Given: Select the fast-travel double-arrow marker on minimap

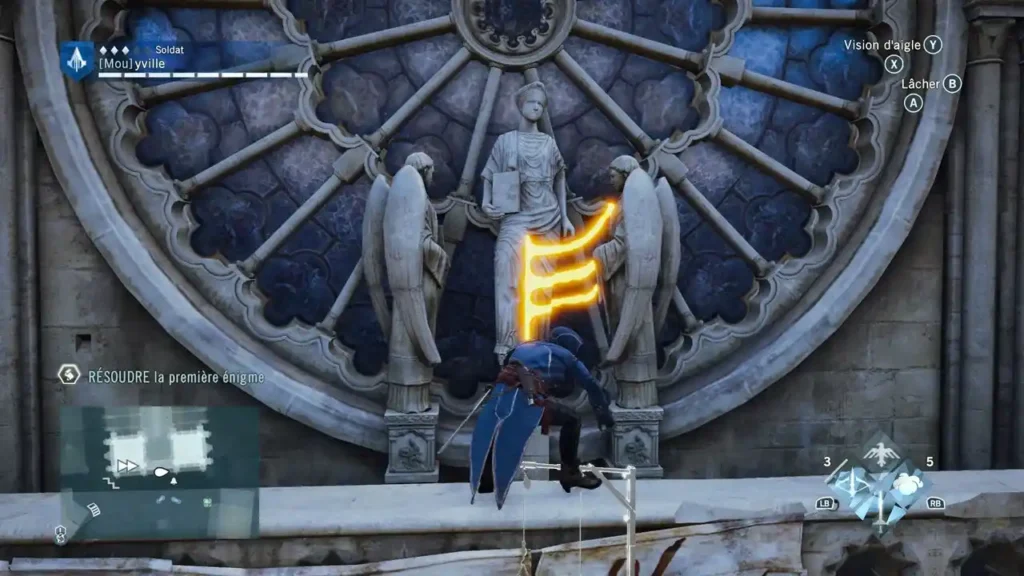Looking at the screenshot, I should click(x=127, y=465).
